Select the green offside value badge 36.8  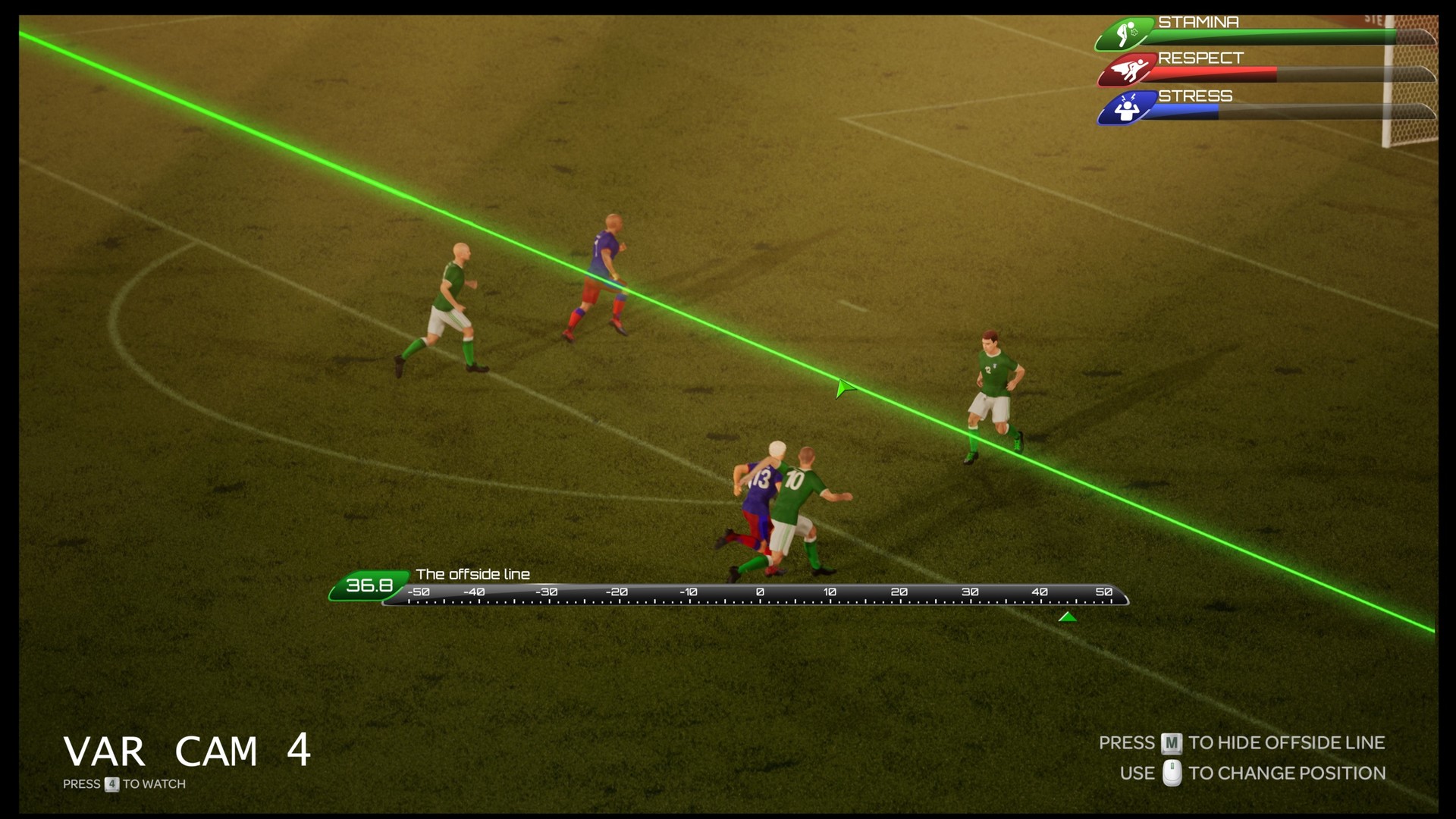[x=368, y=584]
